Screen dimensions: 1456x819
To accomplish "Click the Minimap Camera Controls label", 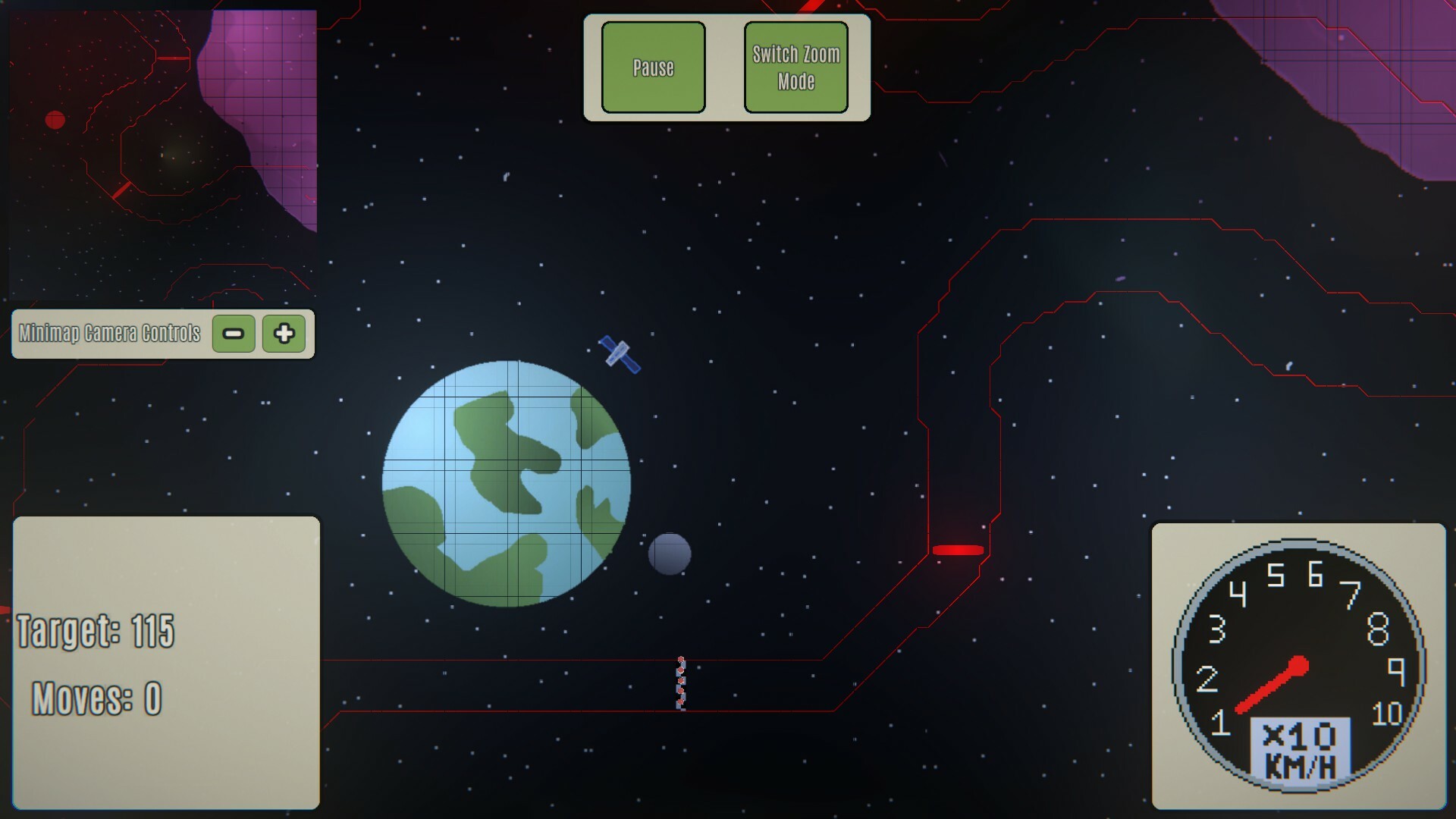I will coord(108,331).
